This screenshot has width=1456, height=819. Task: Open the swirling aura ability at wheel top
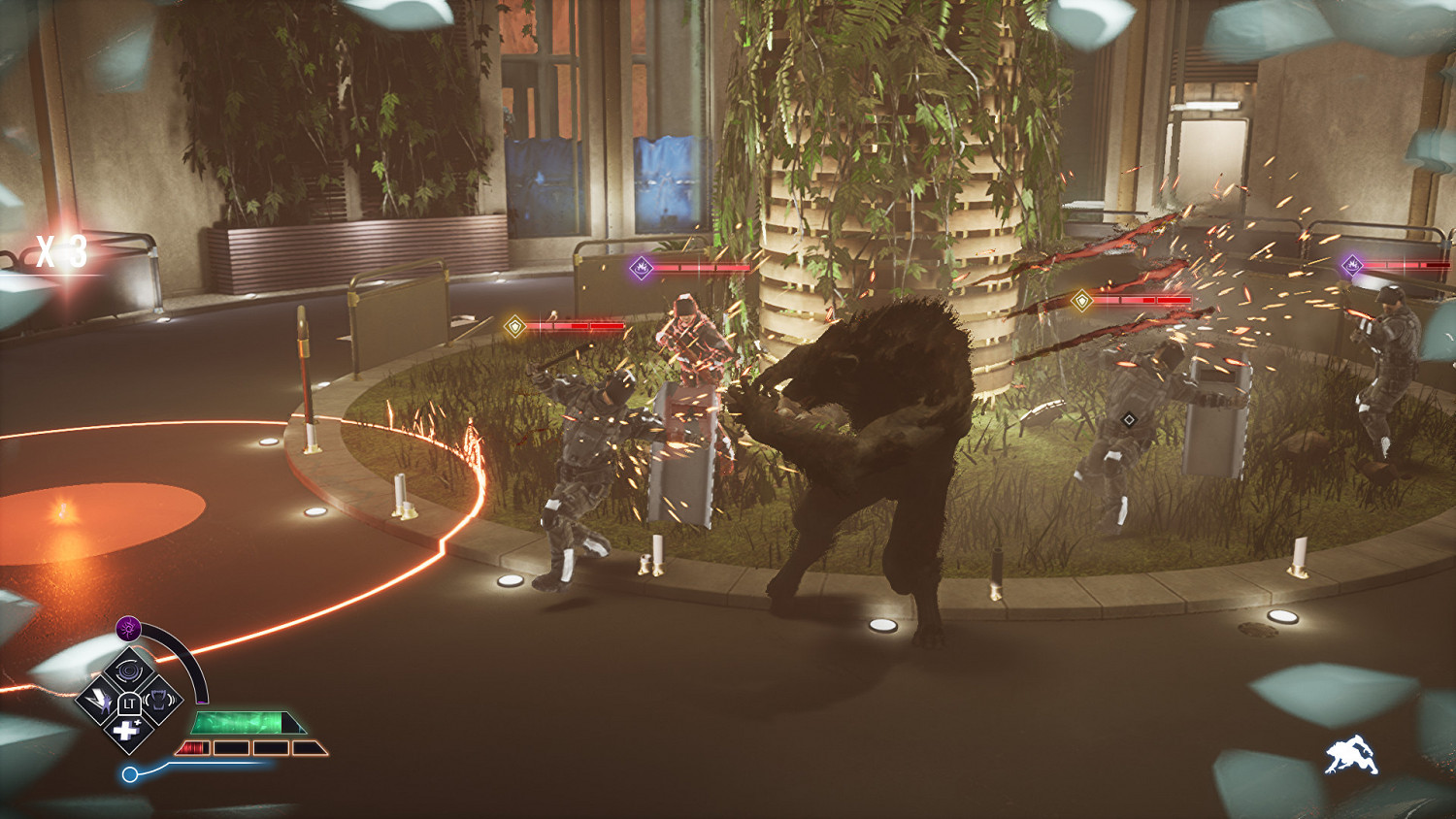pos(127,672)
